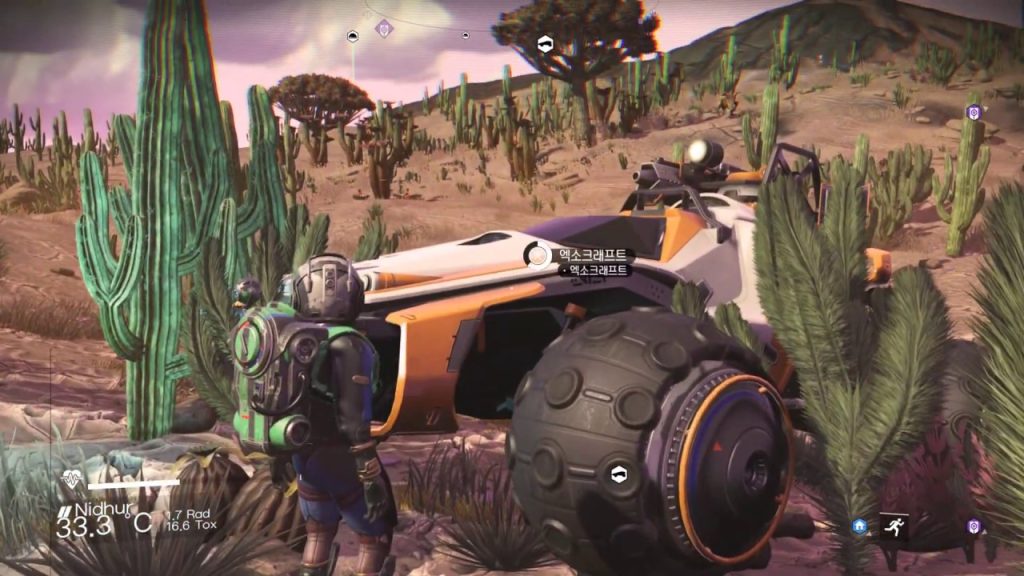
Task: Click the purple diamond compass marker
Action: coord(383,28)
